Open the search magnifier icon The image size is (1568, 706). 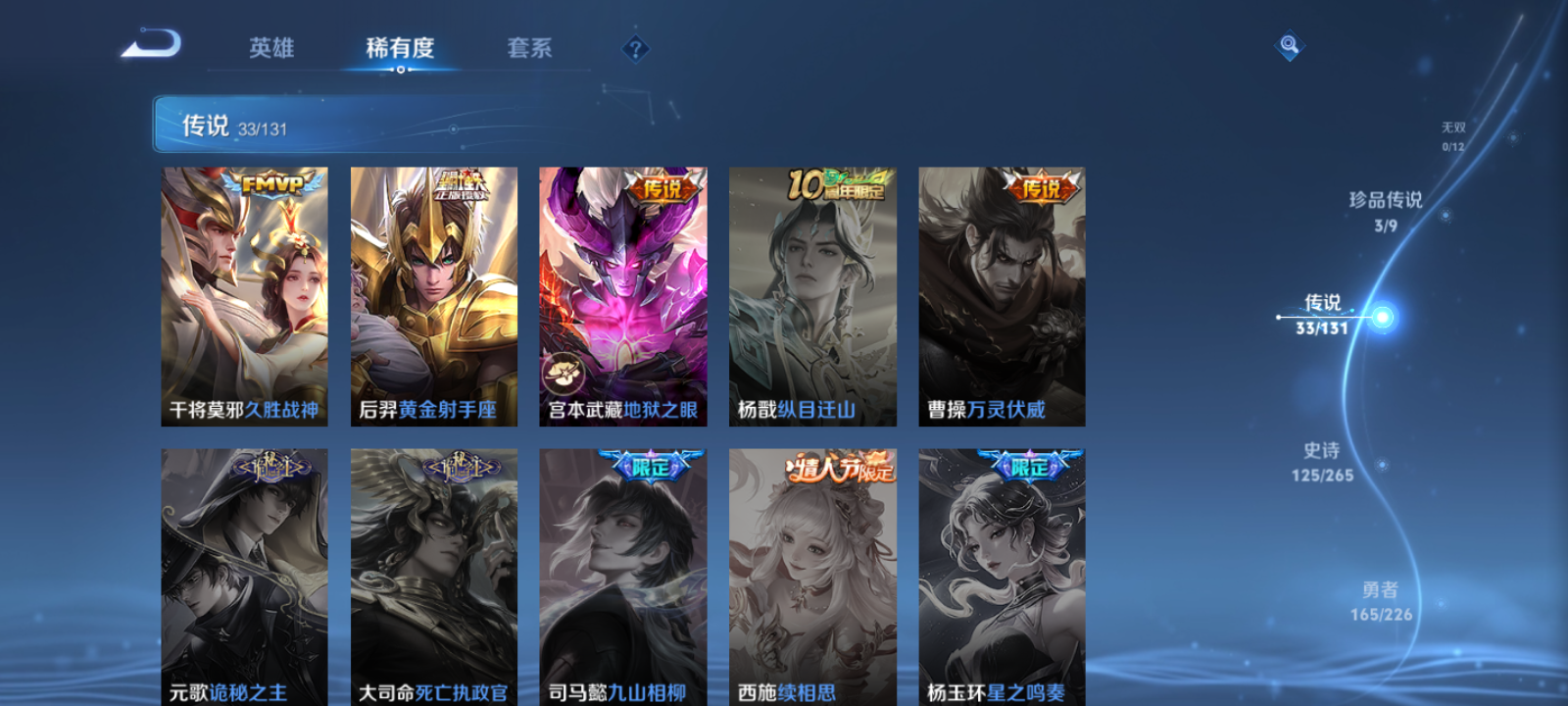point(1288,43)
